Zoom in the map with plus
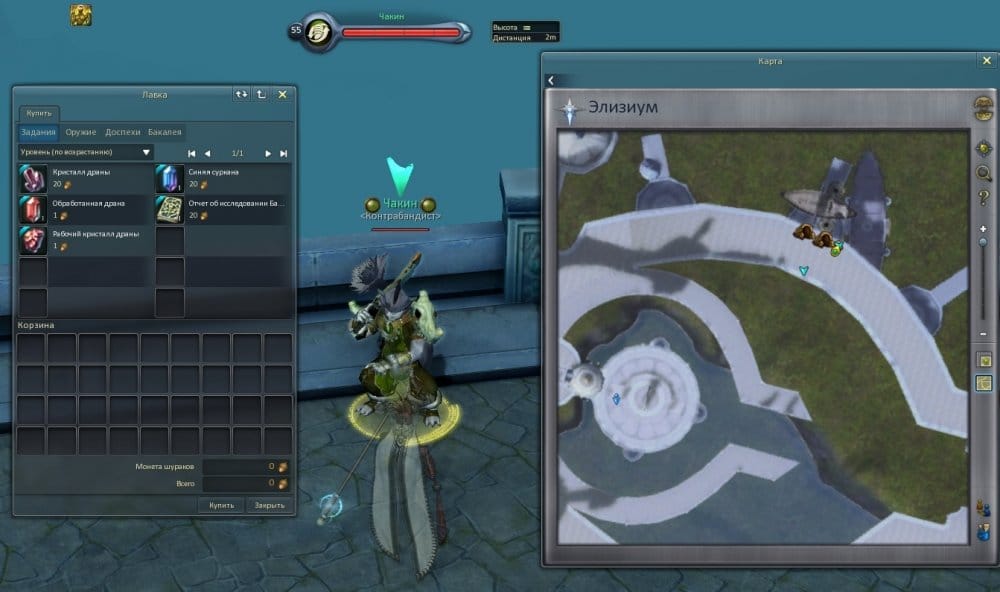 (984, 229)
